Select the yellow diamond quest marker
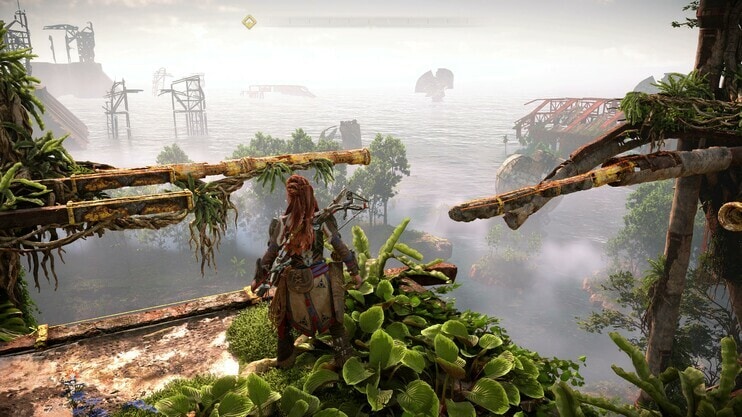 point(249,22)
